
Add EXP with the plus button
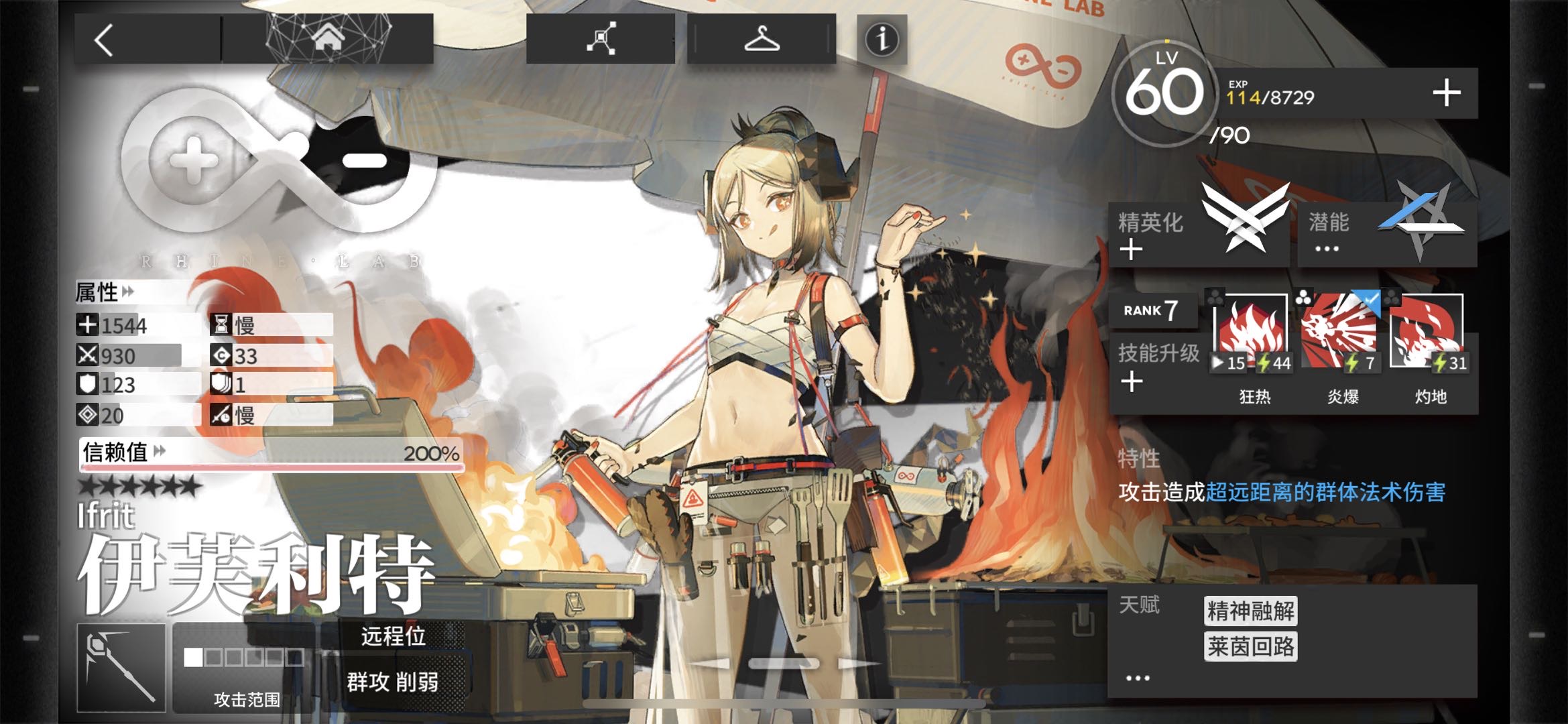click(1446, 93)
